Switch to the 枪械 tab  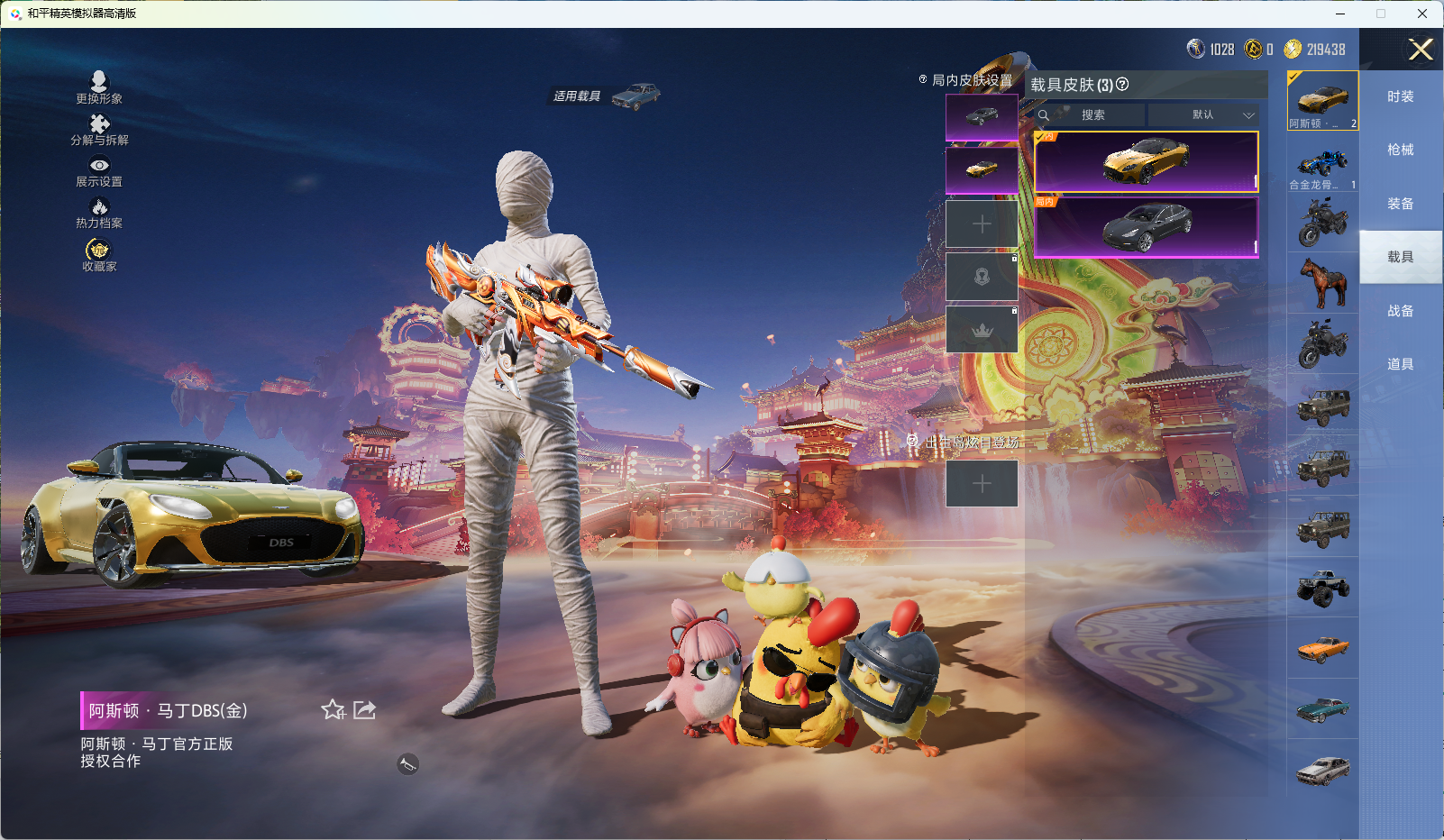click(x=1400, y=150)
